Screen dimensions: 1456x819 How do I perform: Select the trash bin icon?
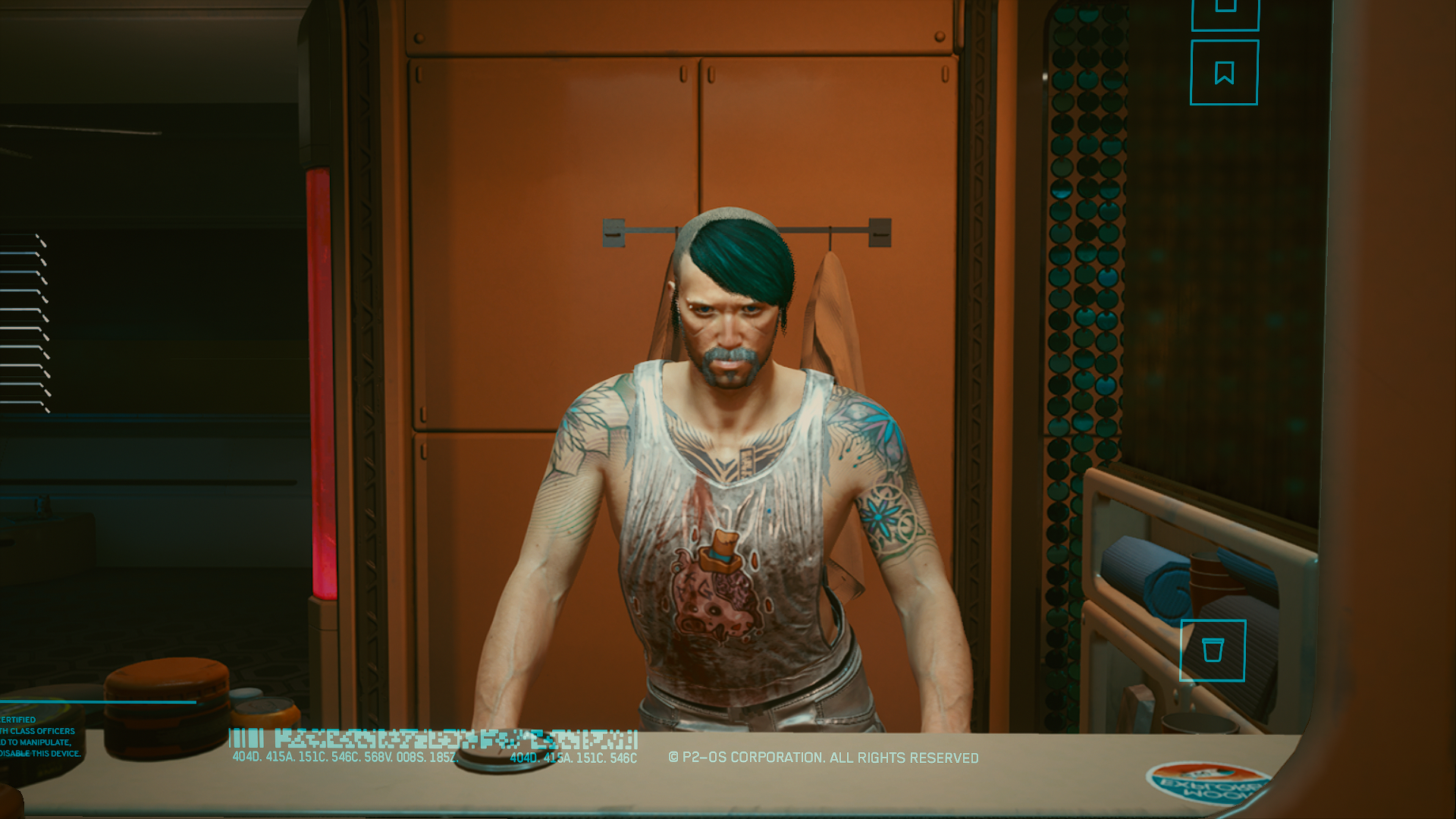click(1213, 651)
